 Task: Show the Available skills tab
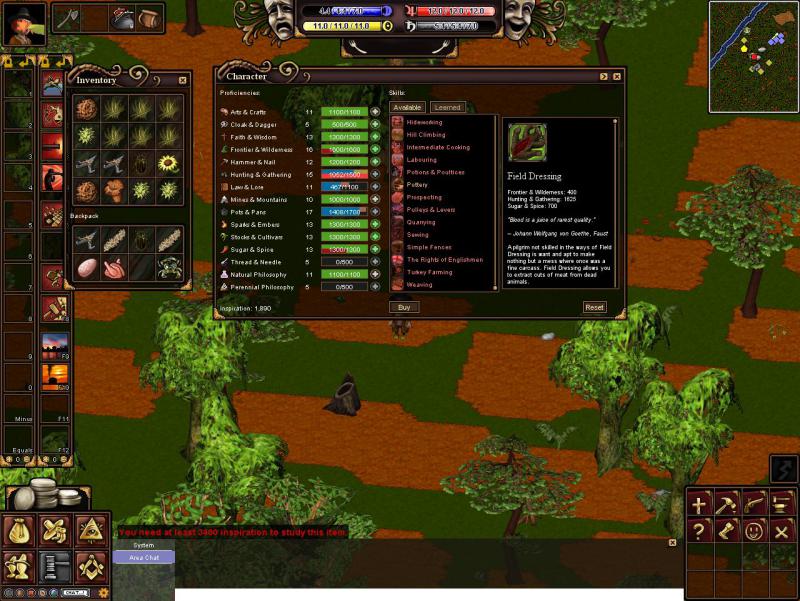click(x=407, y=107)
